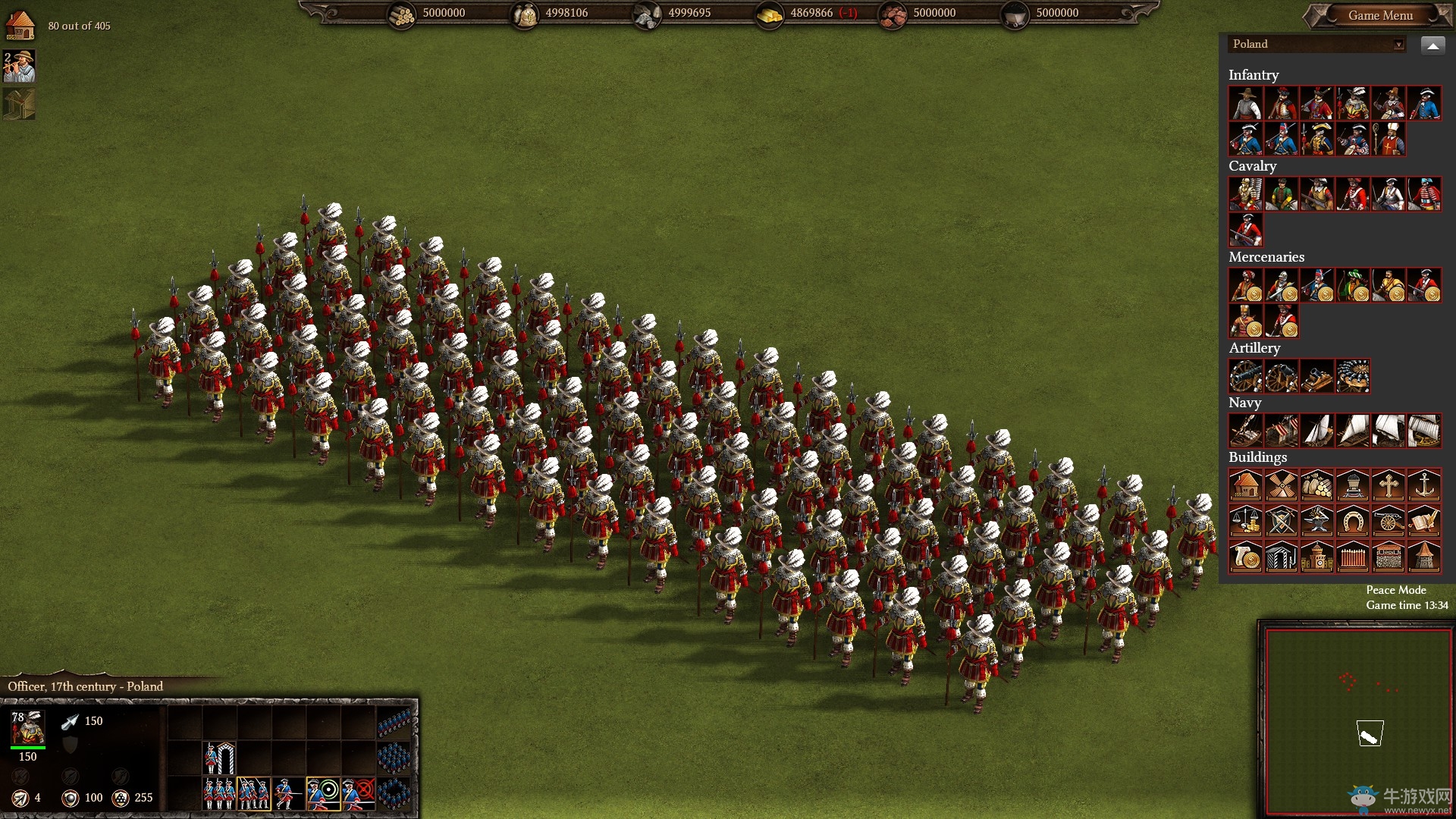Select the anchor shipyard building icon
The height and width of the screenshot is (819, 1456).
point(1424,485)
